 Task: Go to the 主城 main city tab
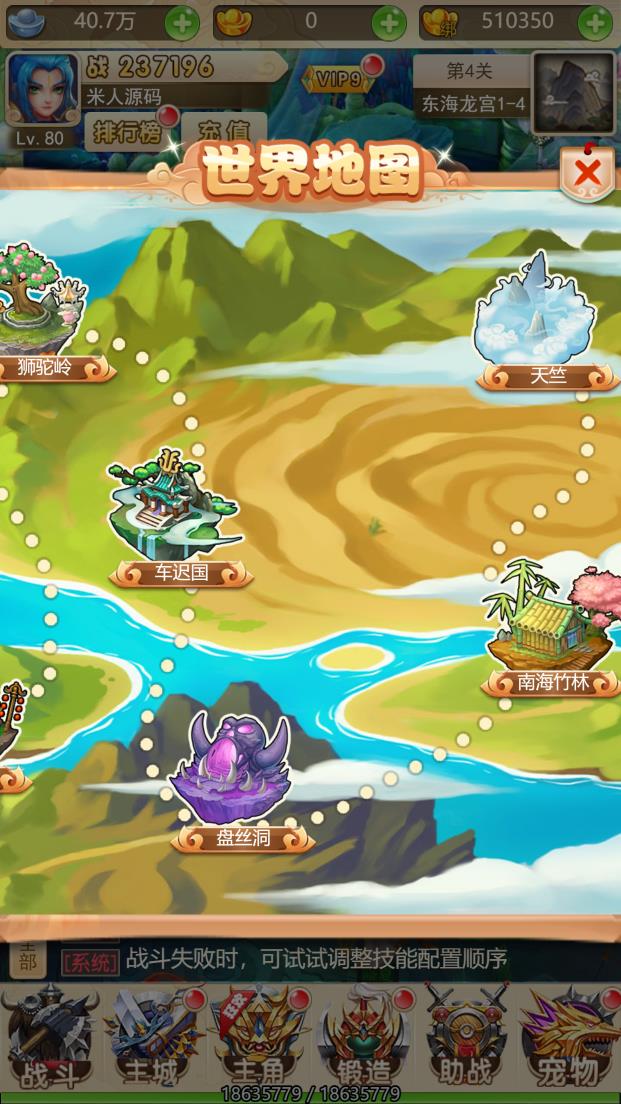point(152,1035)
